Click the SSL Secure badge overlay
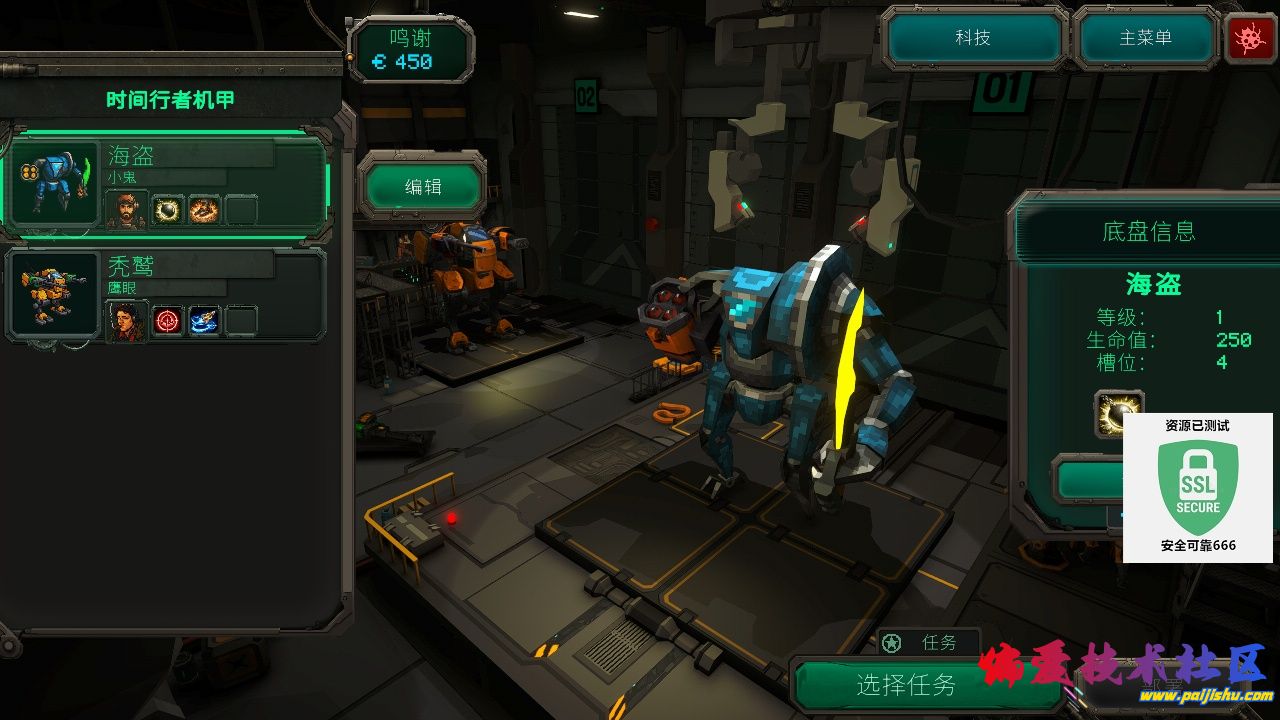This screenshot has width=1280, height=720. point(1198,488)
